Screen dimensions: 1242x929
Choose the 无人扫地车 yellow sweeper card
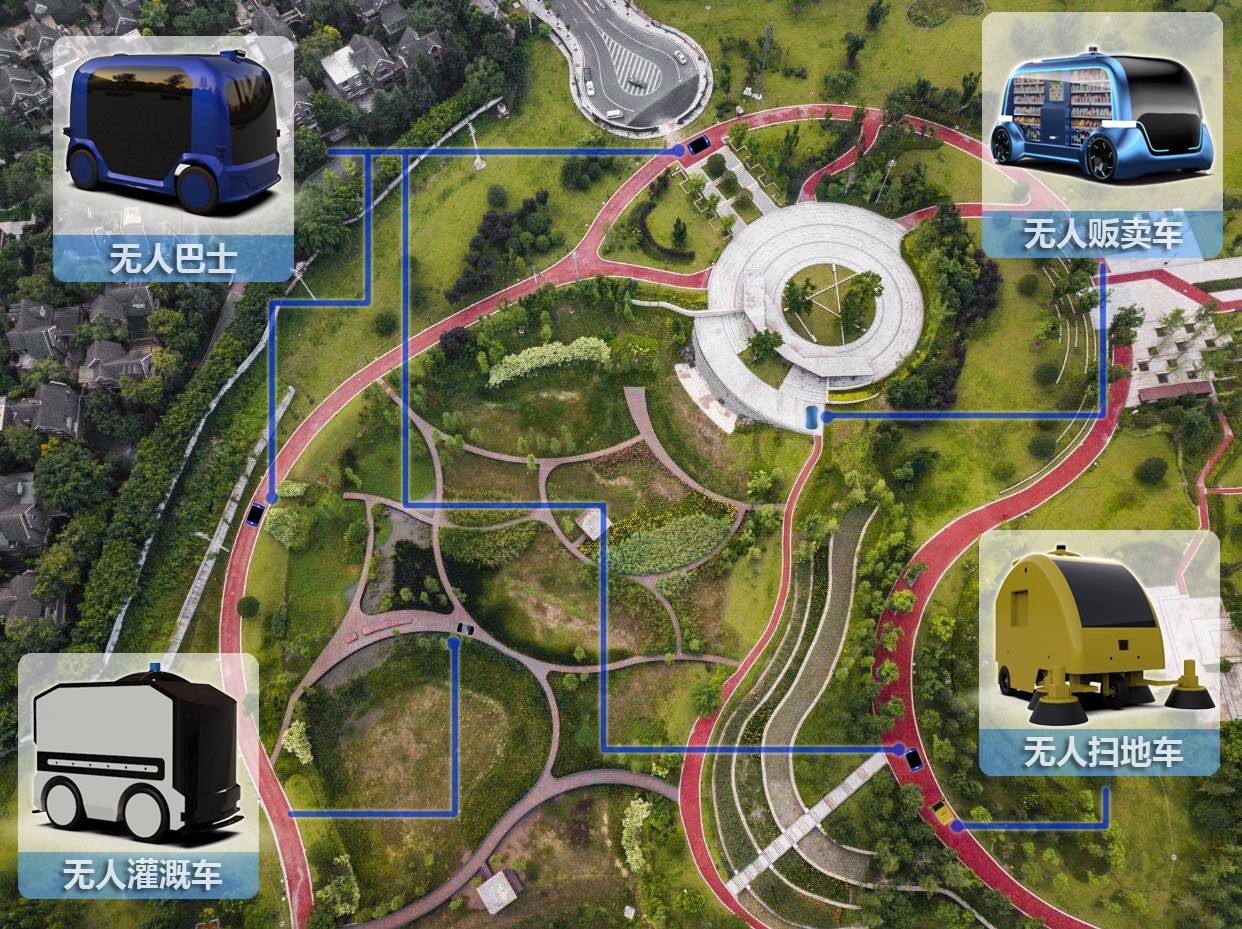(1099, 653)
